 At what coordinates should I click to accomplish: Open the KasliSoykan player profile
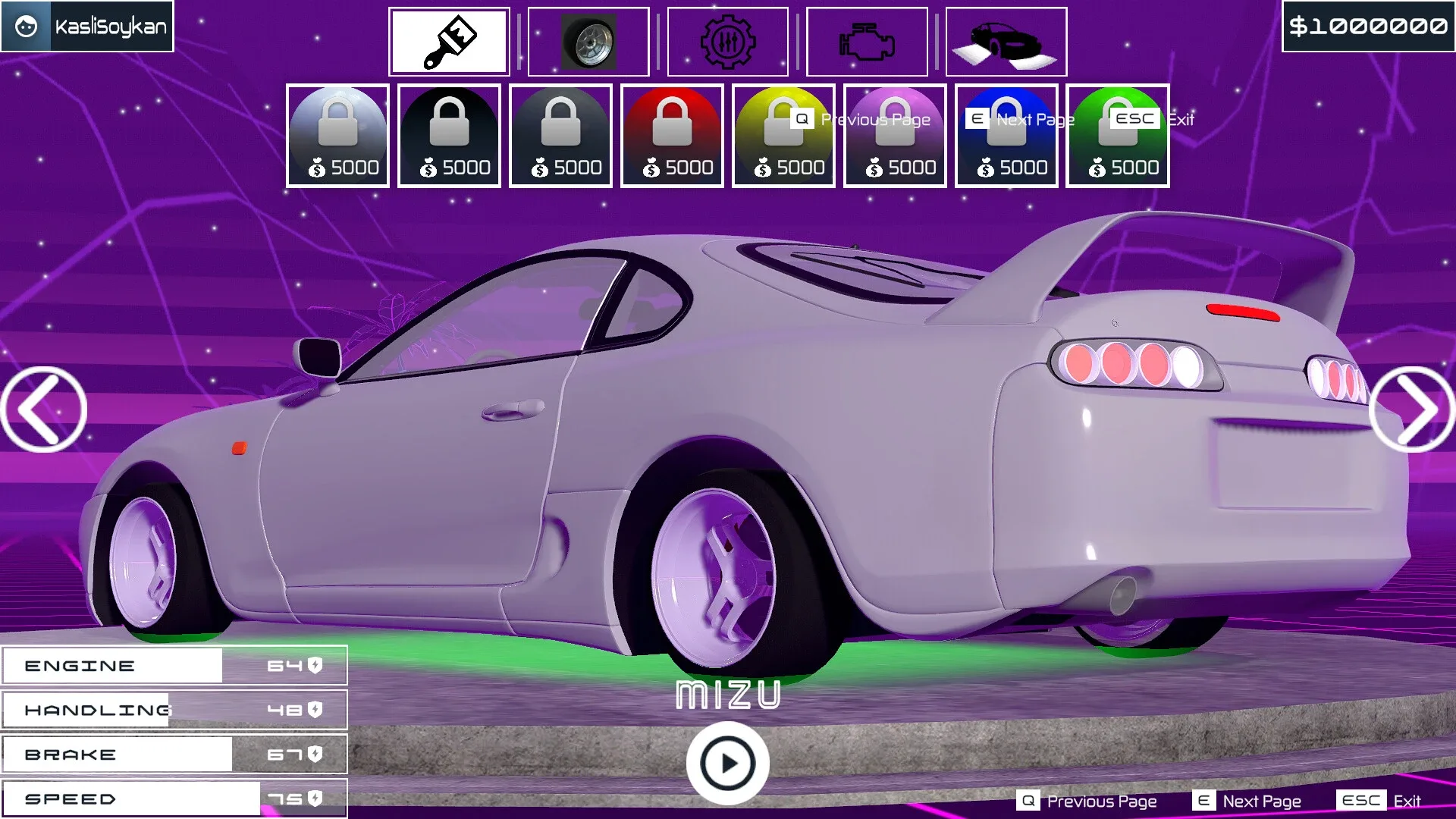click(87, 27)
